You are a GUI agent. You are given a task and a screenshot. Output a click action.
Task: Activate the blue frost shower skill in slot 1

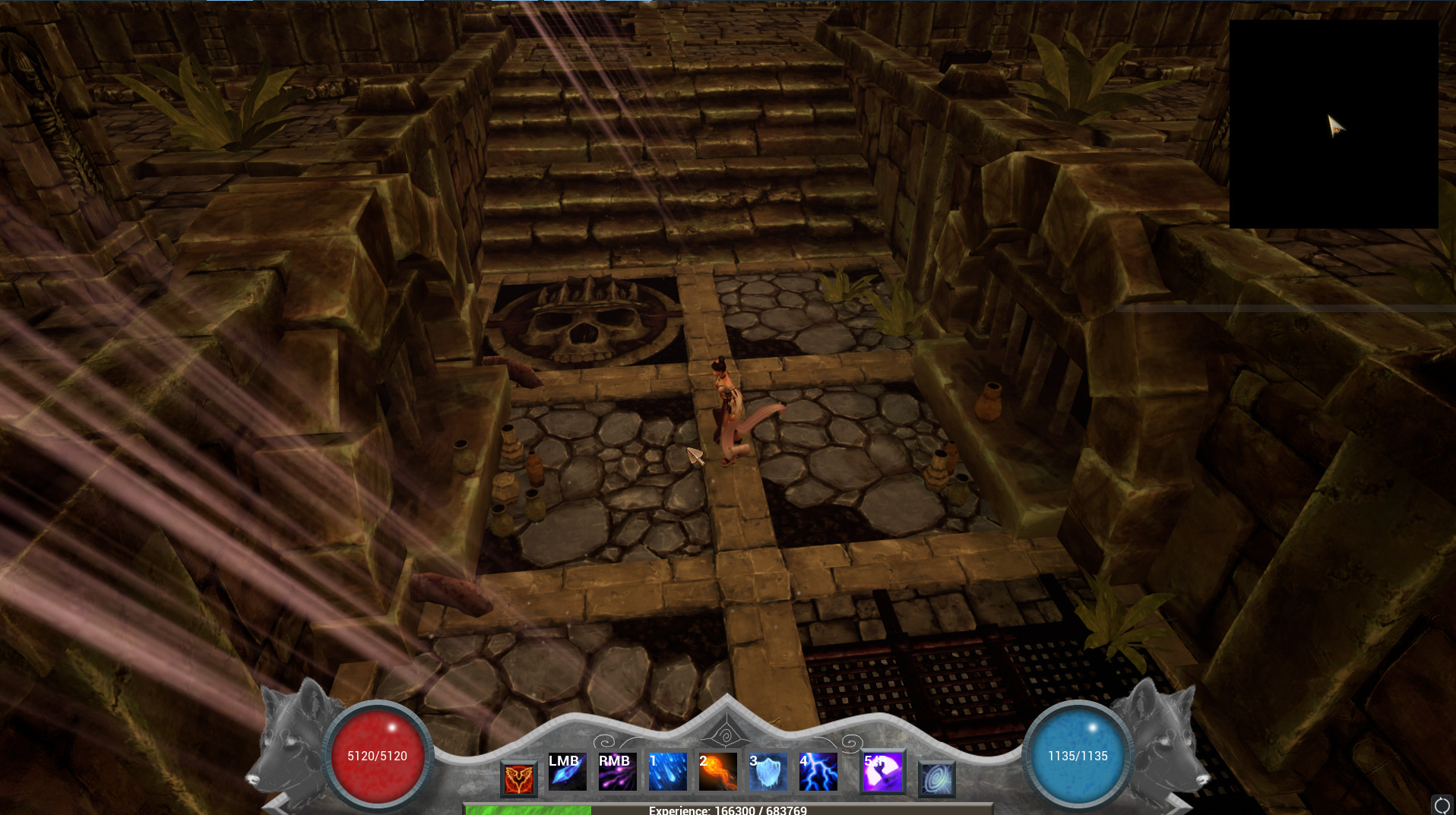[x=666, y=772]
